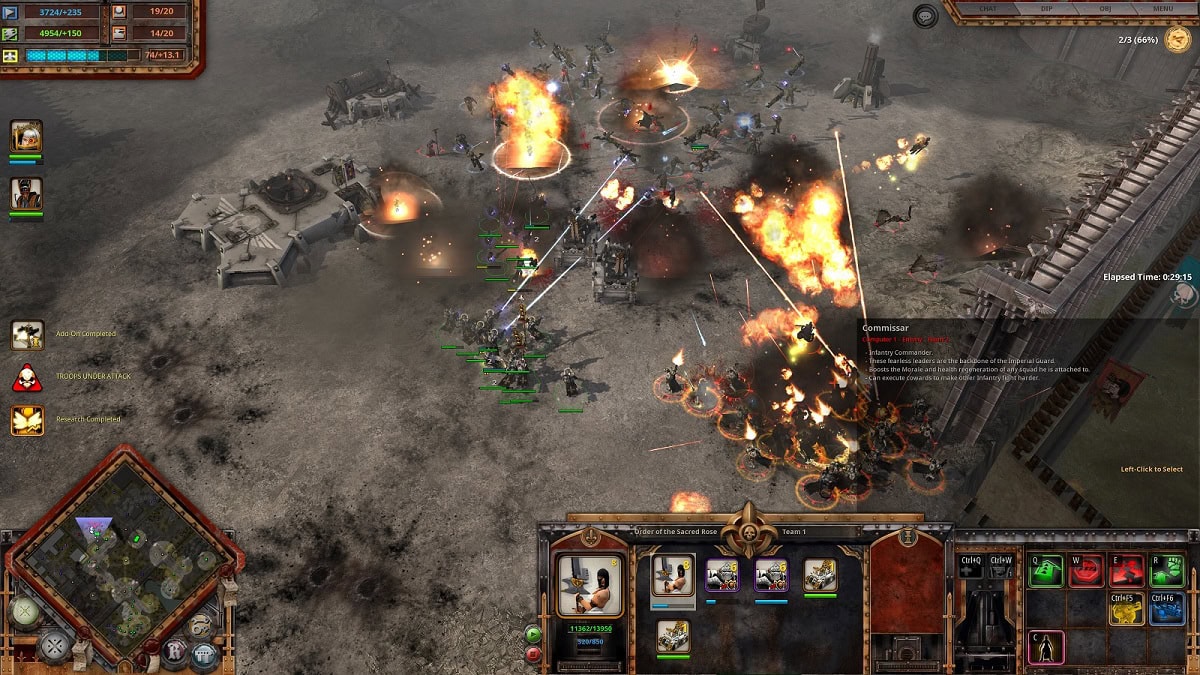Image resolution: width=1200 pixels, height=675 pixels.
Task: Show the OBJ objectives panel
Action: tap(1104, 9)
